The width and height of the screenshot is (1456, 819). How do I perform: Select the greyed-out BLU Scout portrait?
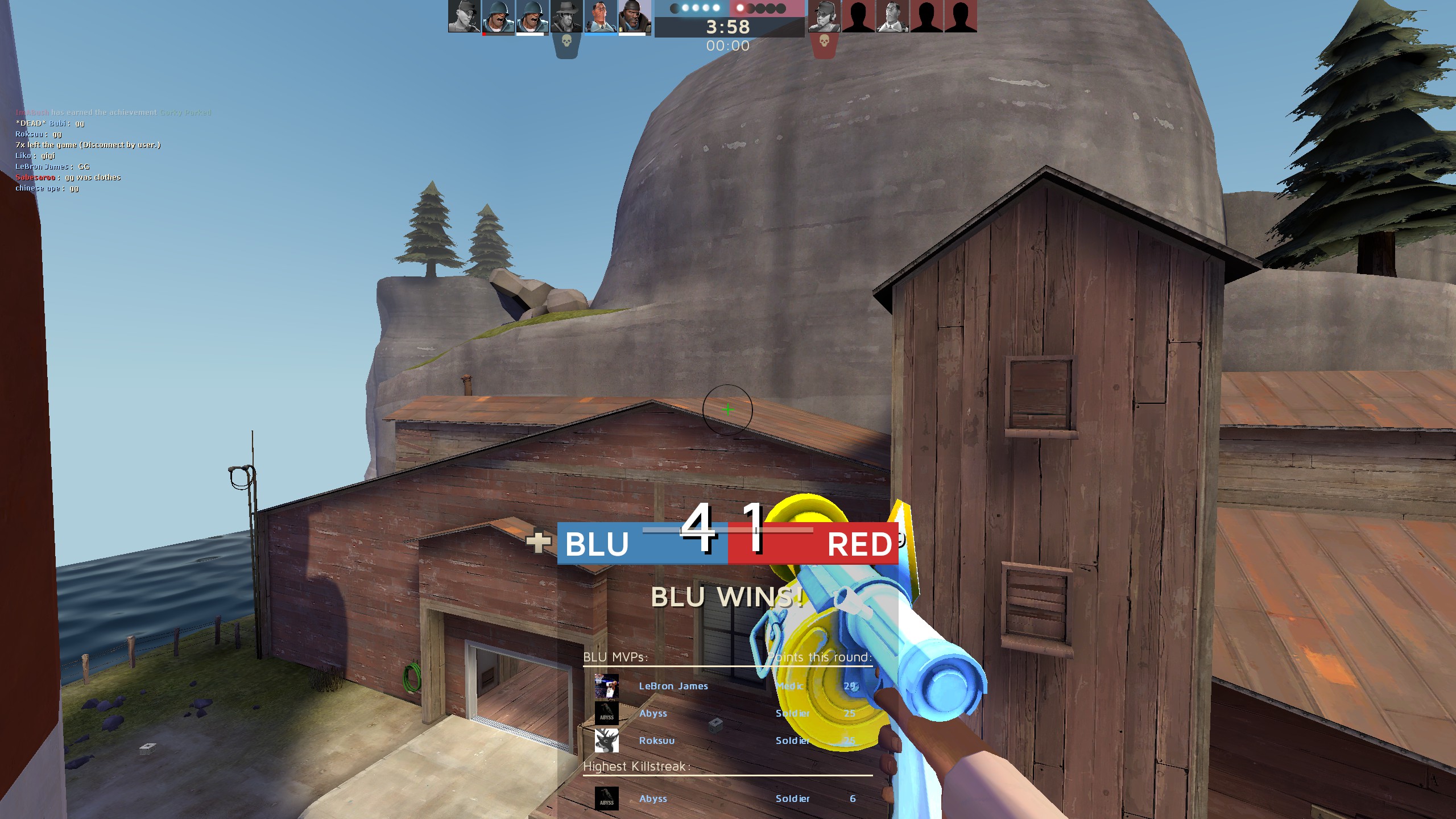(464, 16)
